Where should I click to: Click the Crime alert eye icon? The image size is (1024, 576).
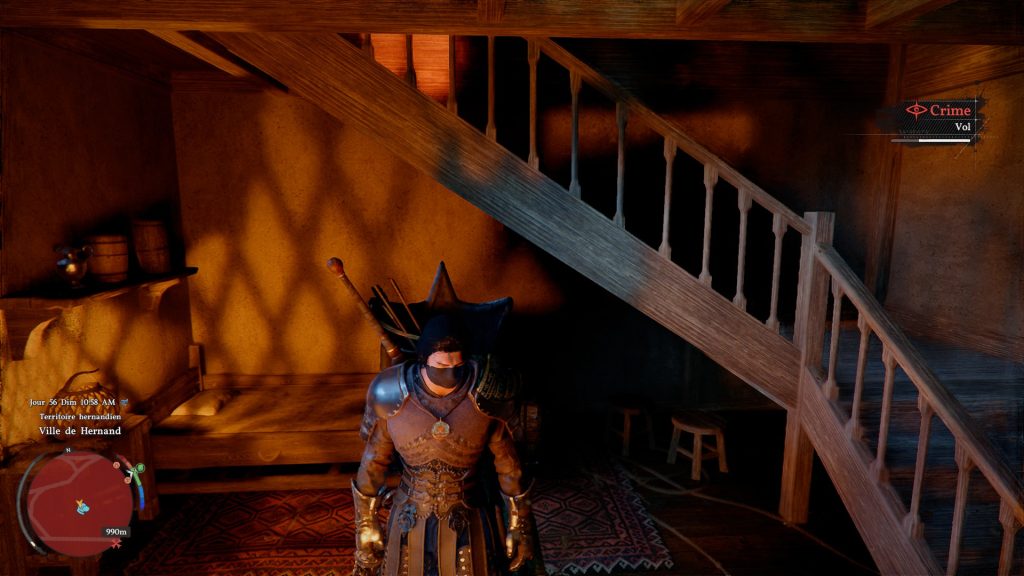coord(915,110)
